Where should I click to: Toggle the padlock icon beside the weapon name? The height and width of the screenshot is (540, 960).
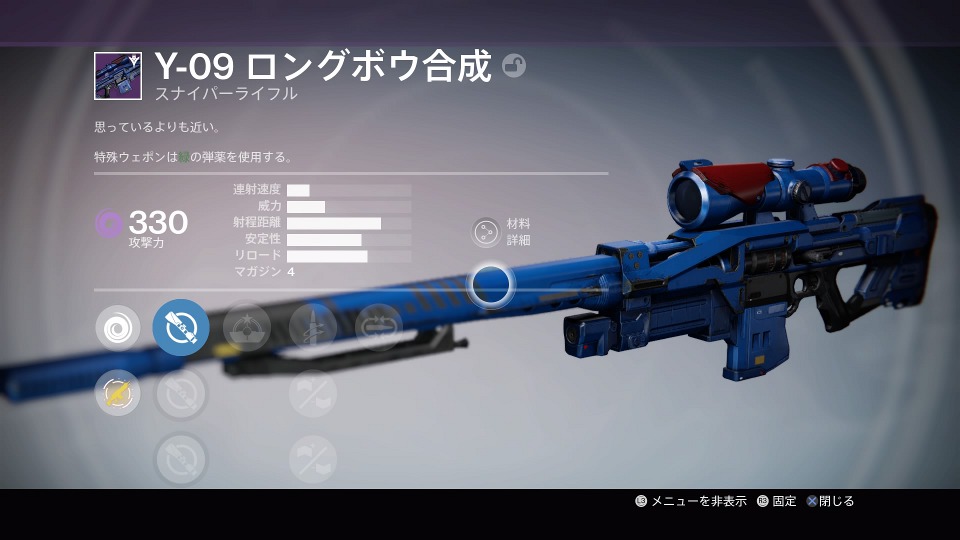(x=514, y=66)
